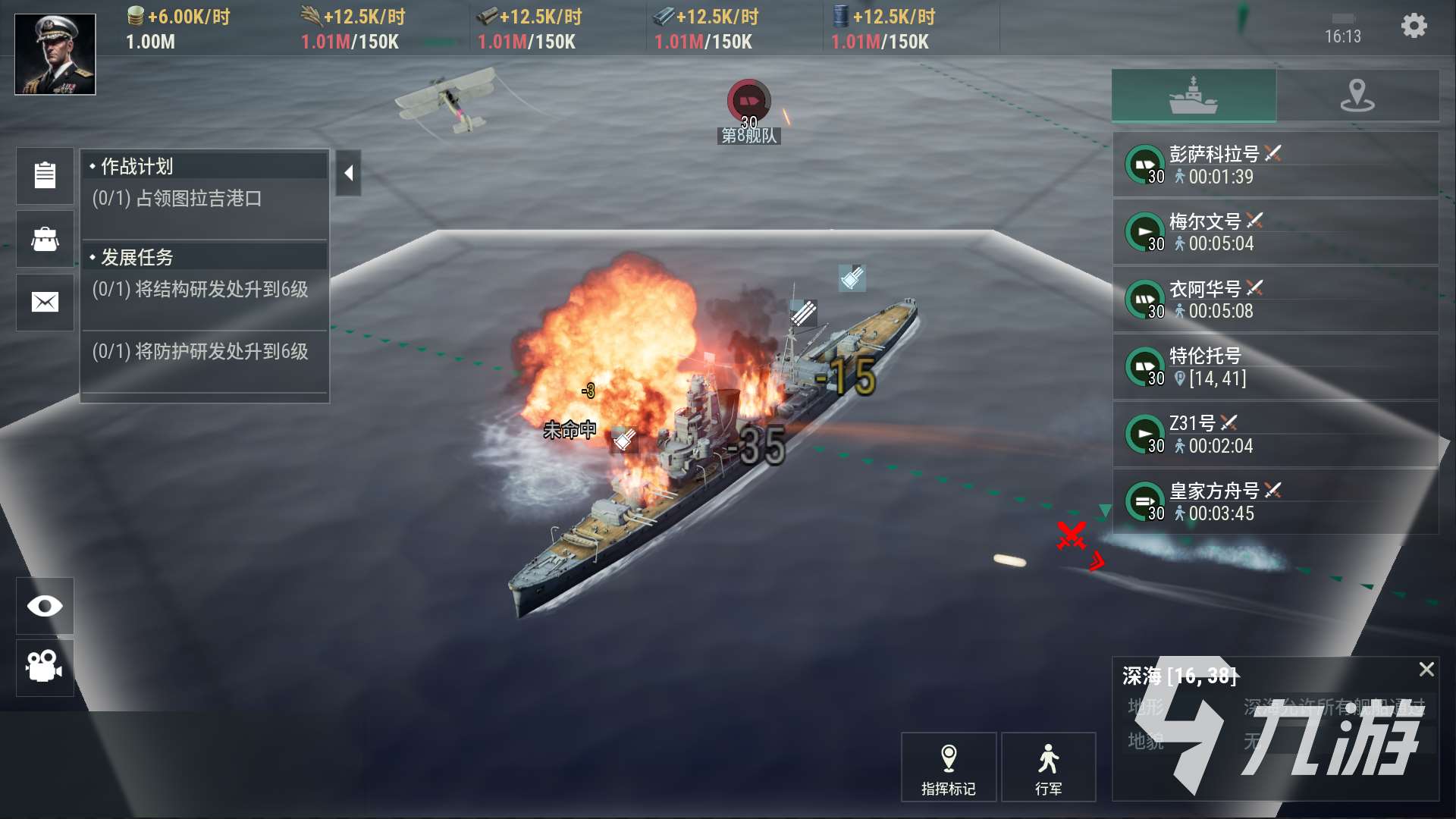Activate the camera view button
Screen dimensions: 1456x819
click(x=45, y=667)
